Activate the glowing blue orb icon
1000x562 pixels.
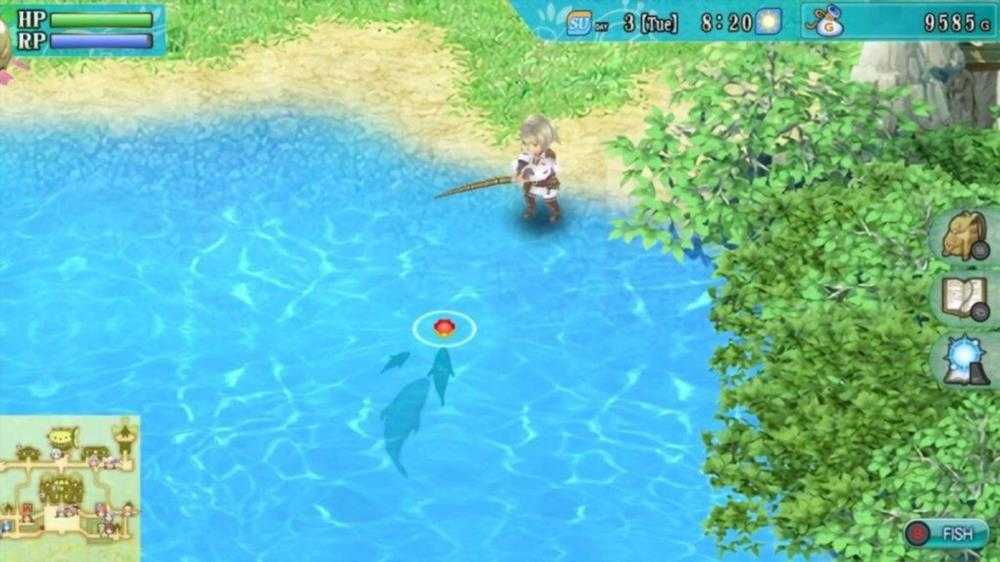point(964,361)
